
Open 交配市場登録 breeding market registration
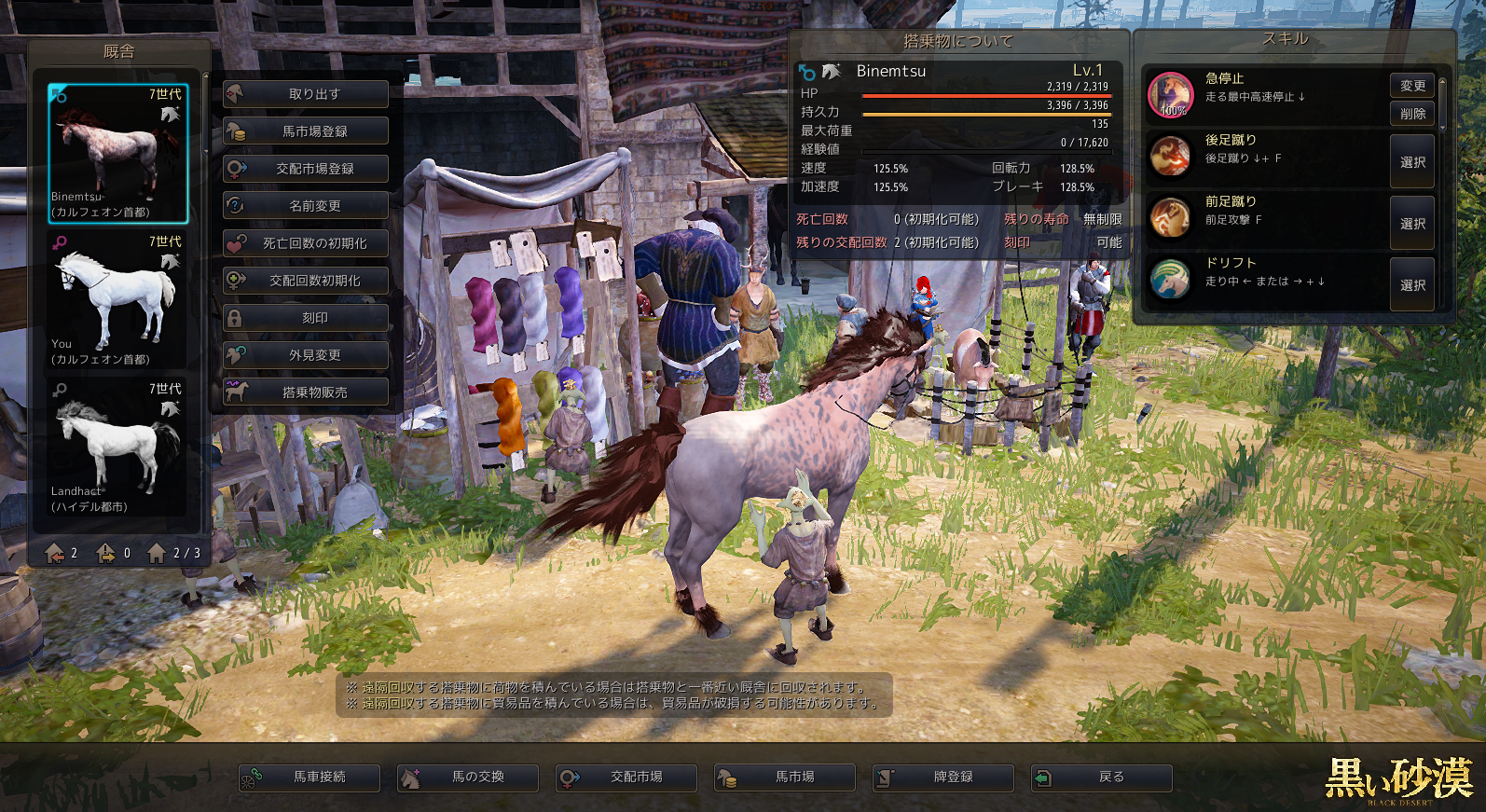pyautogui.click(x=306, y=169)
